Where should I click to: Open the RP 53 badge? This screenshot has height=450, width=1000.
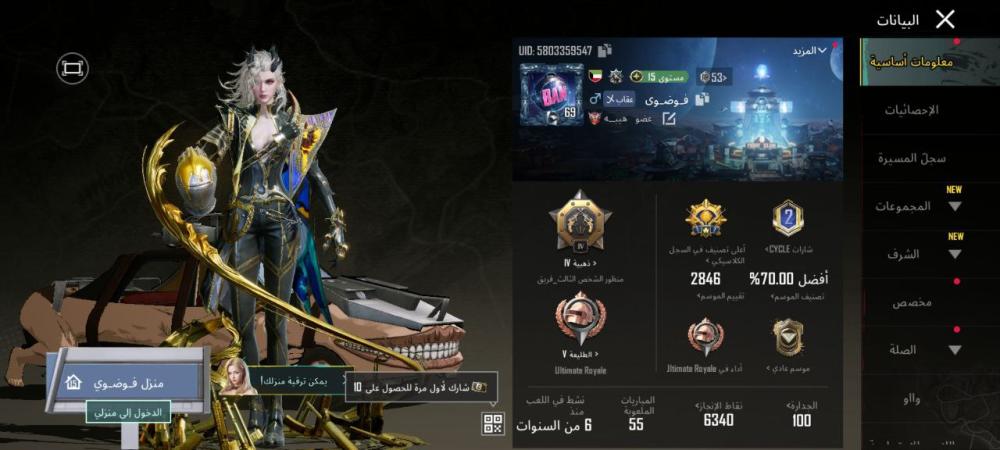[x=714, y=77]
